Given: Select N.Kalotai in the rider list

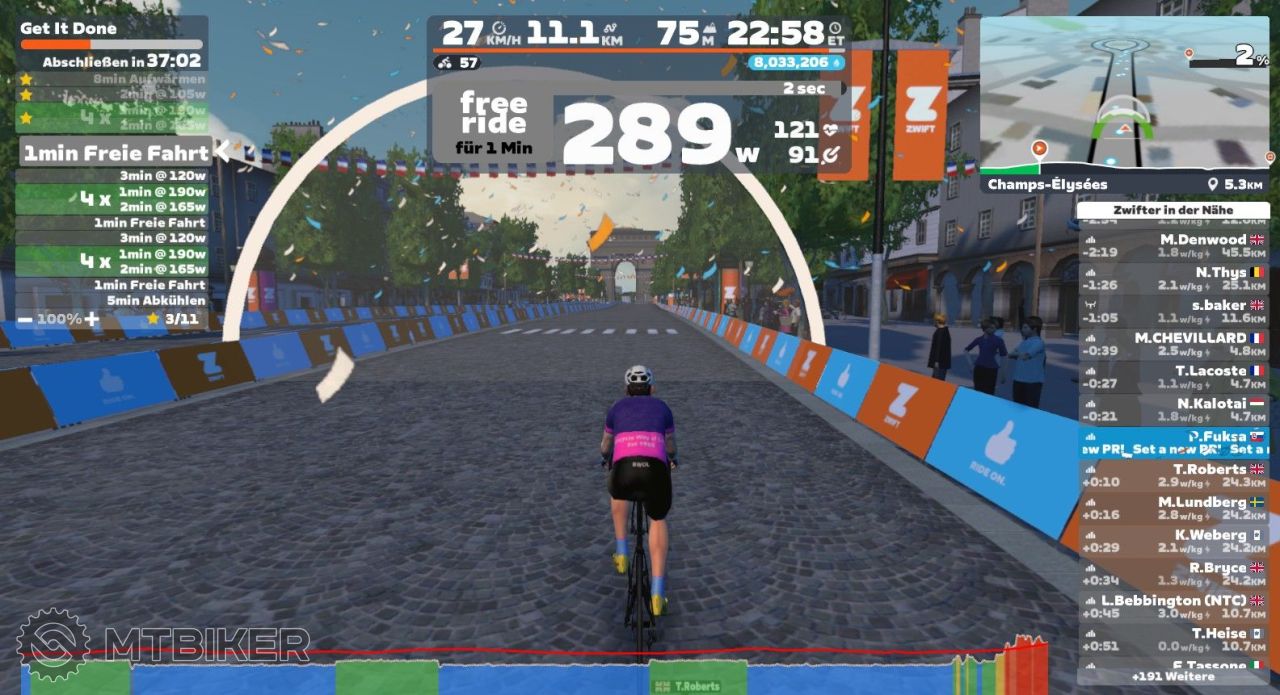Looking at the screenshot, I should tap(1173, 410).
